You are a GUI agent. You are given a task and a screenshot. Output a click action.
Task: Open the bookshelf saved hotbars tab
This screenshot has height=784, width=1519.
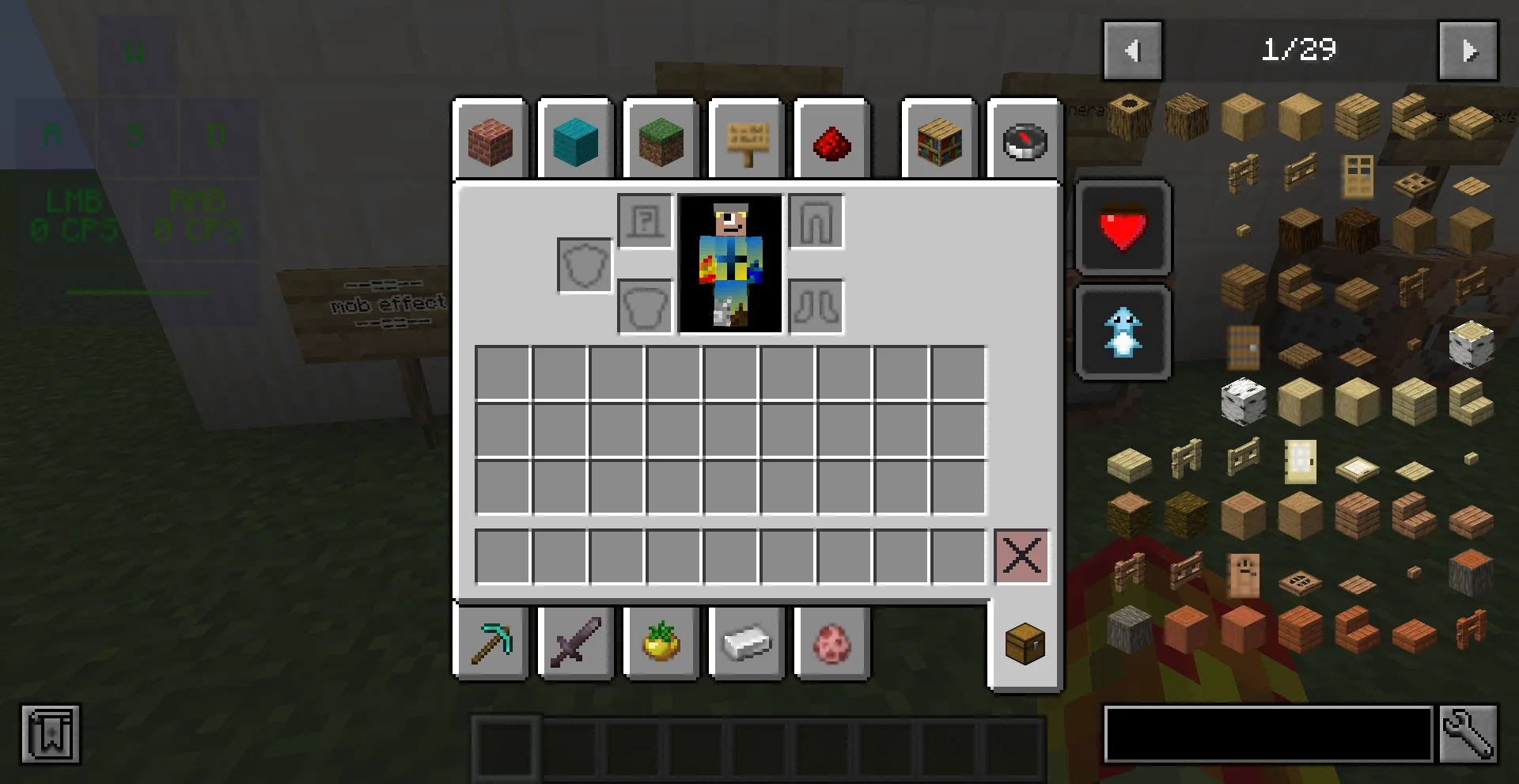click(x=939, y=141)
